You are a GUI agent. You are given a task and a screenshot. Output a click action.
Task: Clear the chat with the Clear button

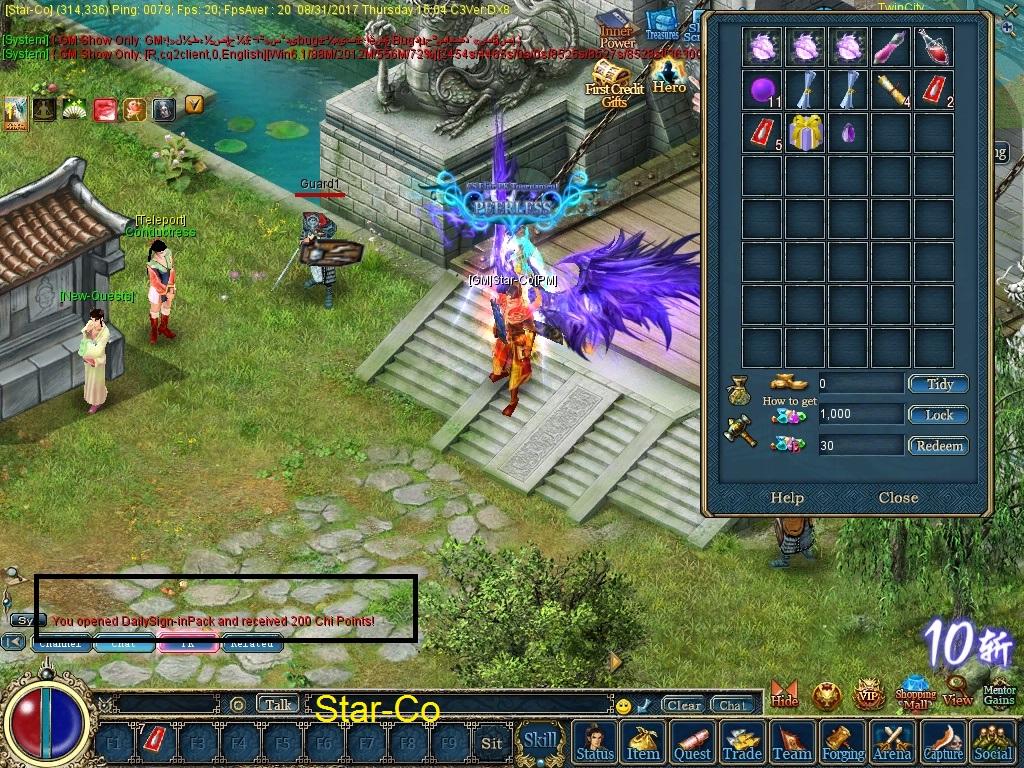point(684,705)
